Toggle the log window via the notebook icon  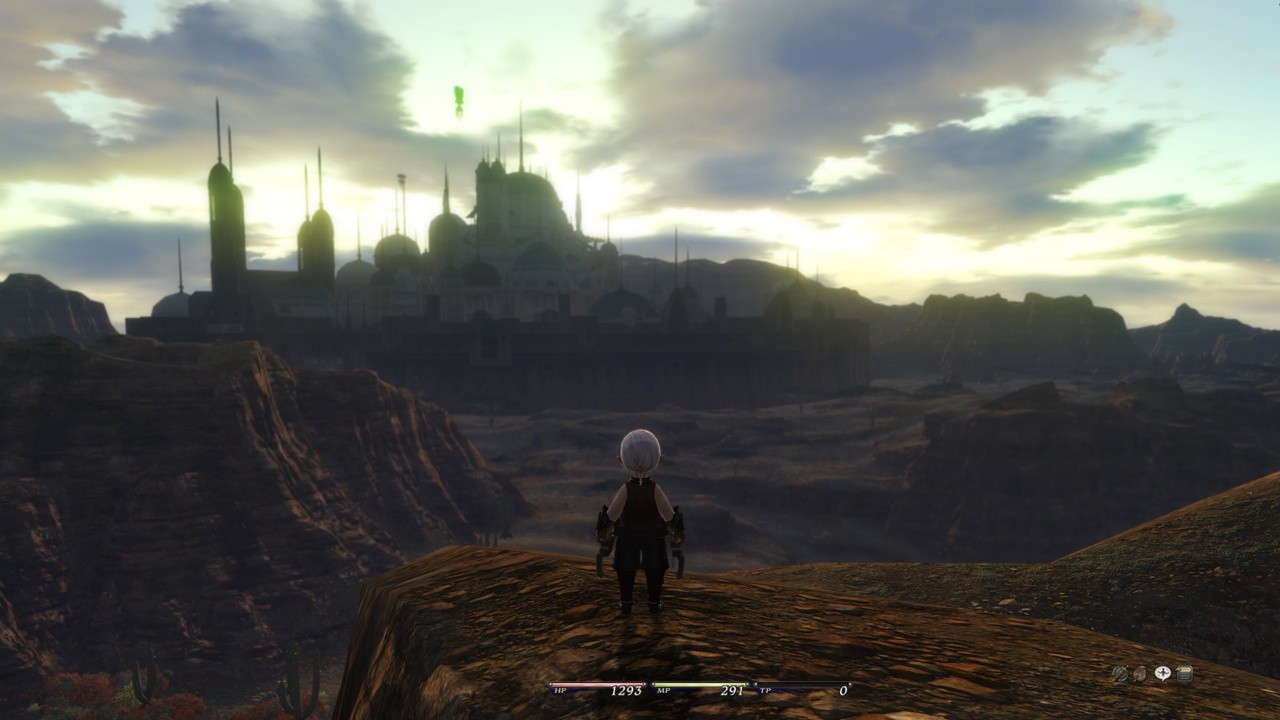point(1185,674)
